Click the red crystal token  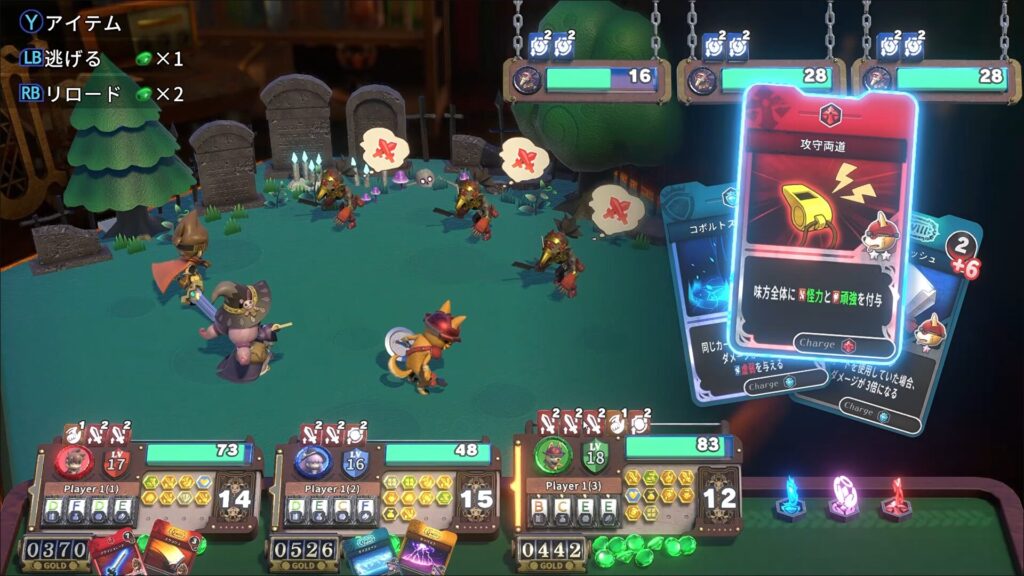[x=896, y=497]
